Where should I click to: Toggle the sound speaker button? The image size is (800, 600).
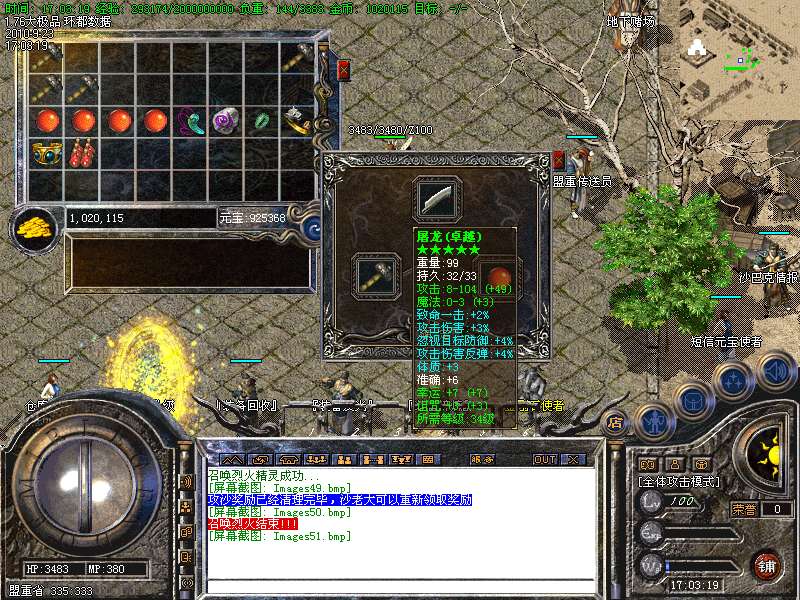point(774,371)
